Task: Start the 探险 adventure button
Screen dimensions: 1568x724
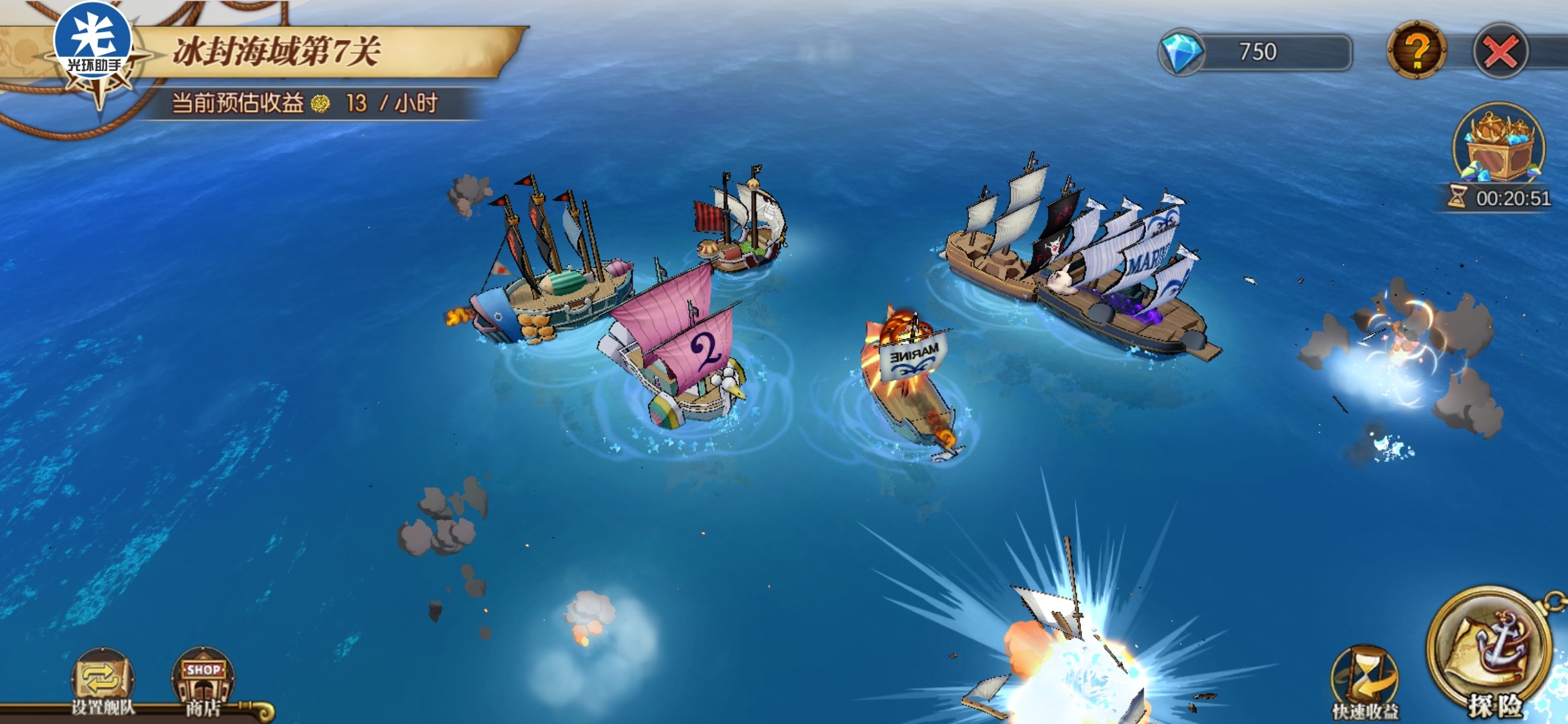Action: click(1492, 655)
